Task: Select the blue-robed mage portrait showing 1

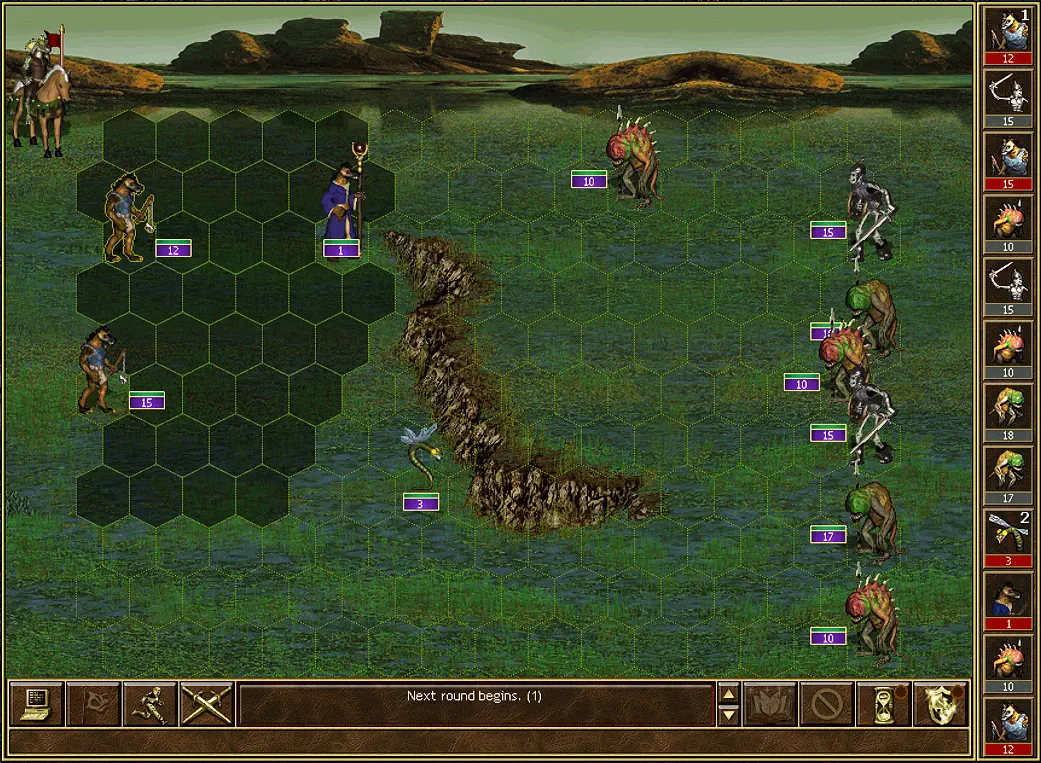Action: coord(1009,598)
